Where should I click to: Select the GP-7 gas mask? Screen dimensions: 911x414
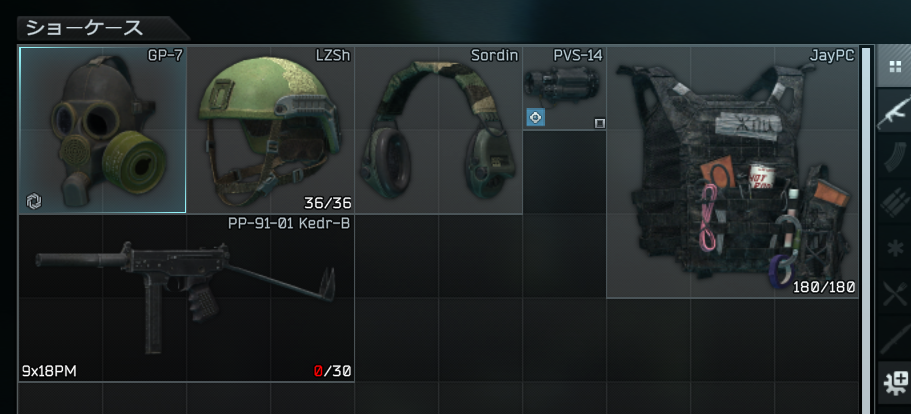[x=102, y=130]
